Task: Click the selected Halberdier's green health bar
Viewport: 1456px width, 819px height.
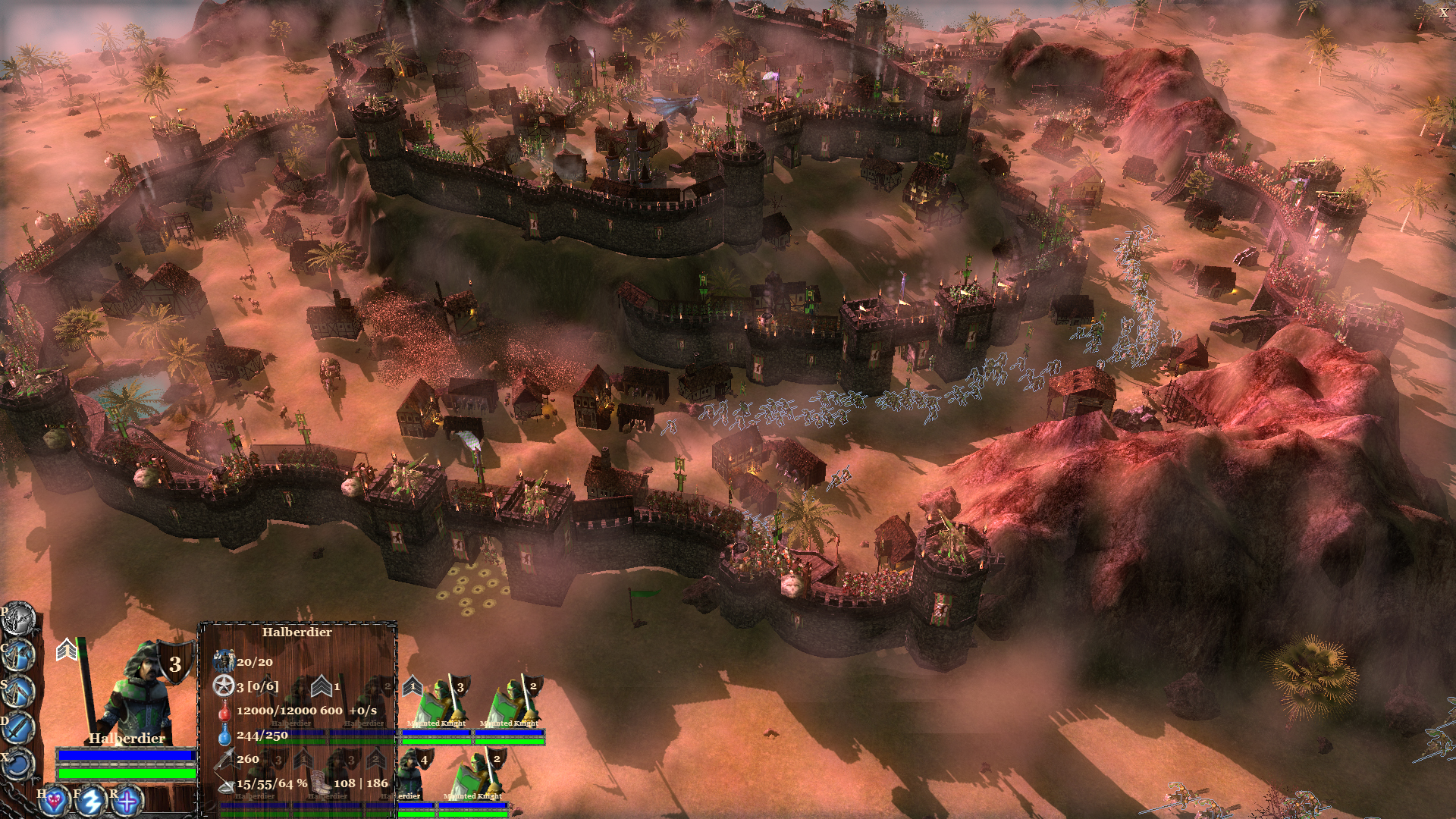Action: coord(125,772)
